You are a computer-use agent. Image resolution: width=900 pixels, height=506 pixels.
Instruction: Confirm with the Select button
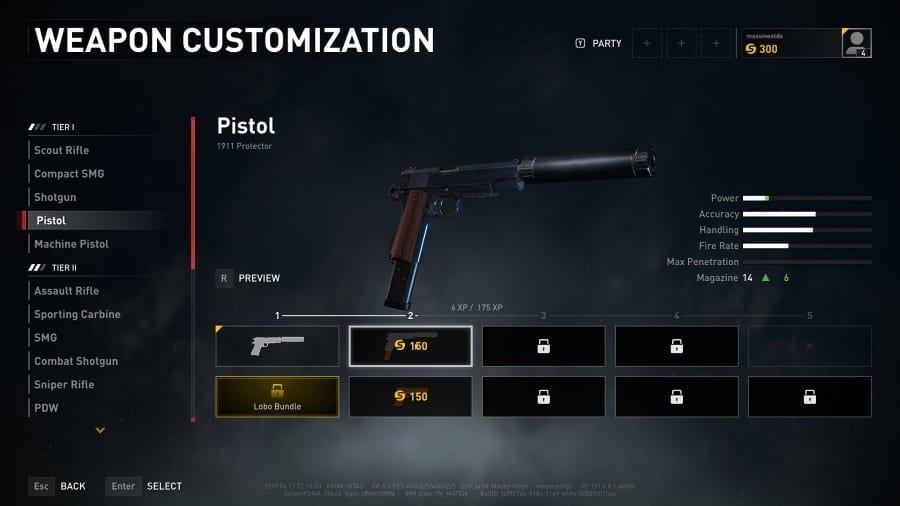click(145, 486)
